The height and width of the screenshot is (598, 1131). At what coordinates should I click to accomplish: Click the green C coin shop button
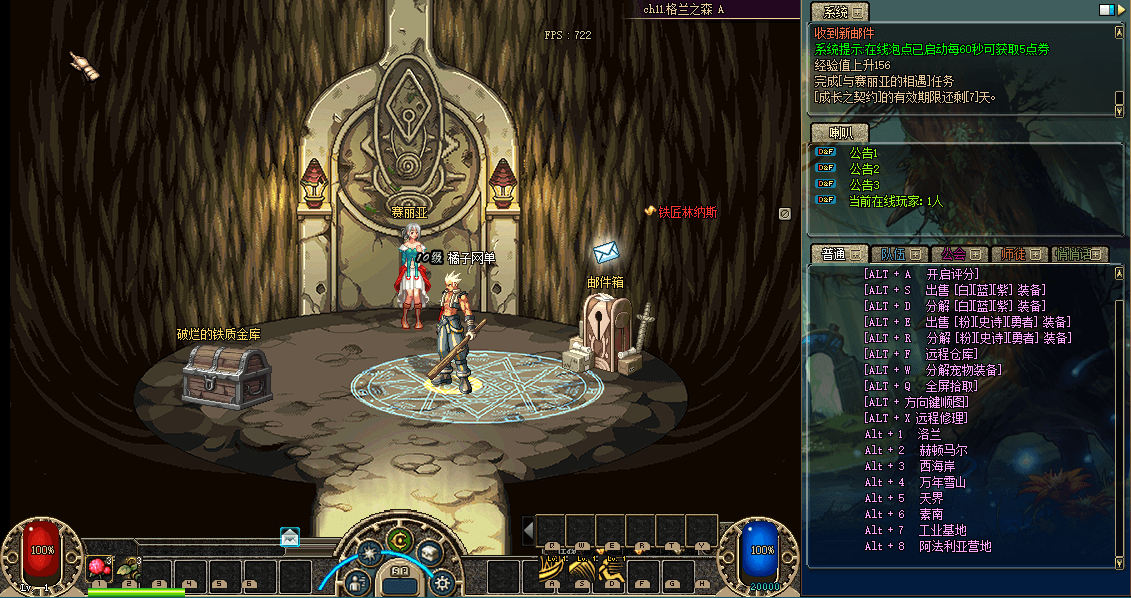coord(401,541)
